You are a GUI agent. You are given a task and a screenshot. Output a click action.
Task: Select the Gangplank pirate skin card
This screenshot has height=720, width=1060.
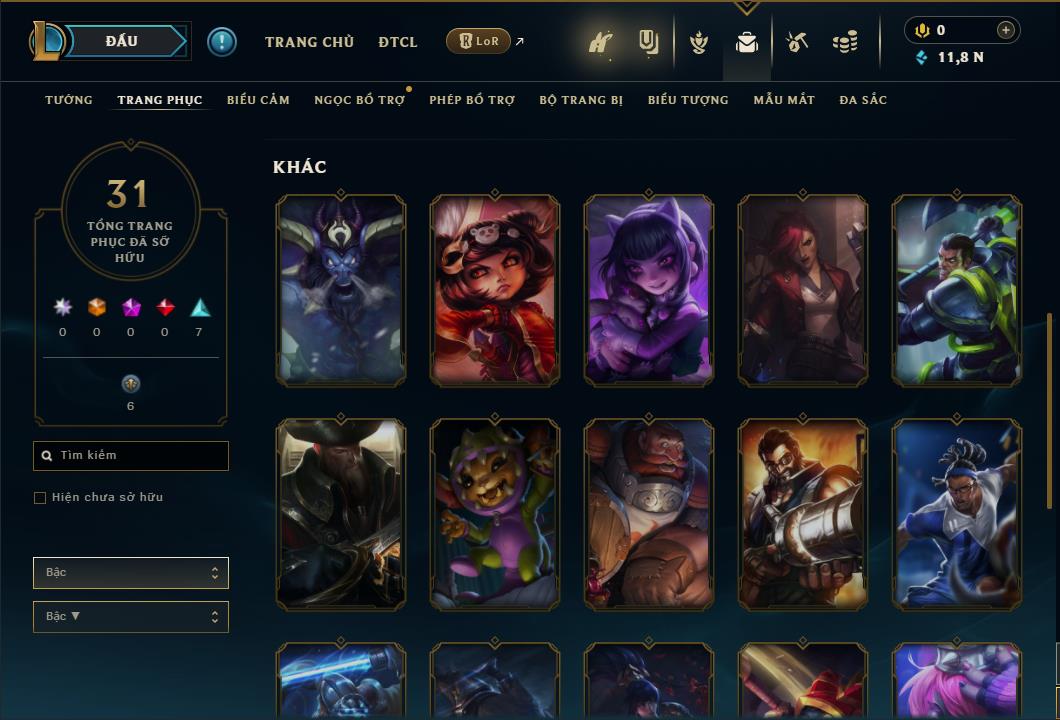point(341,514)
